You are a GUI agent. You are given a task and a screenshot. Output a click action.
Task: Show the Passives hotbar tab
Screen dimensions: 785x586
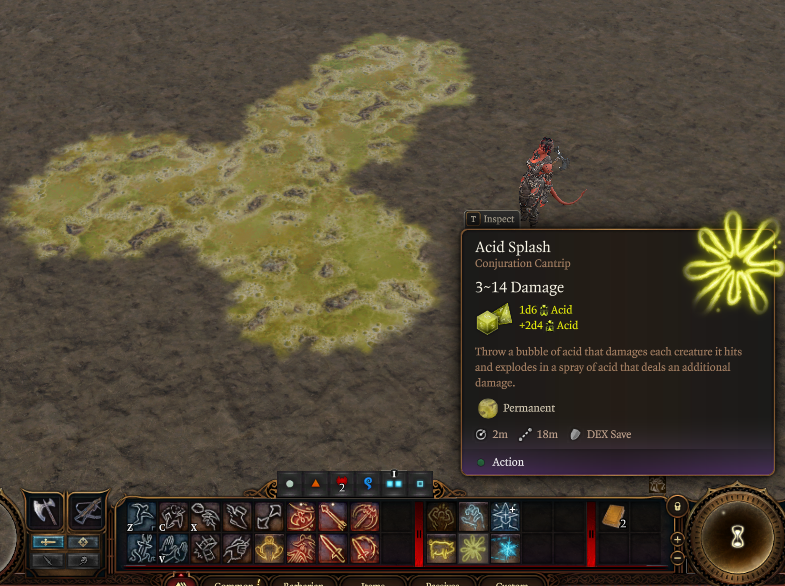pos(441,581)
